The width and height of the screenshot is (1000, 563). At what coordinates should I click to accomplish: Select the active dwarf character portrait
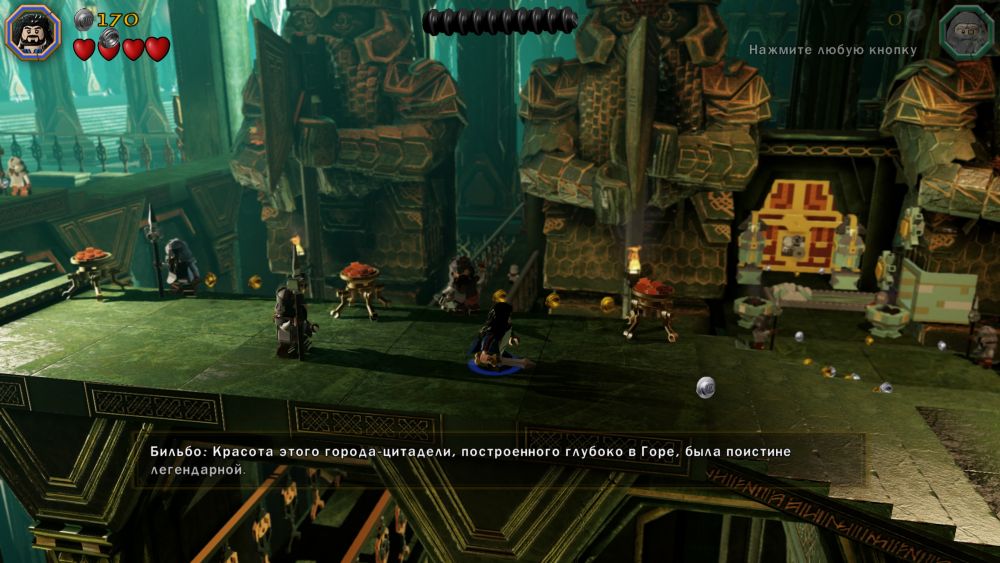34,31
